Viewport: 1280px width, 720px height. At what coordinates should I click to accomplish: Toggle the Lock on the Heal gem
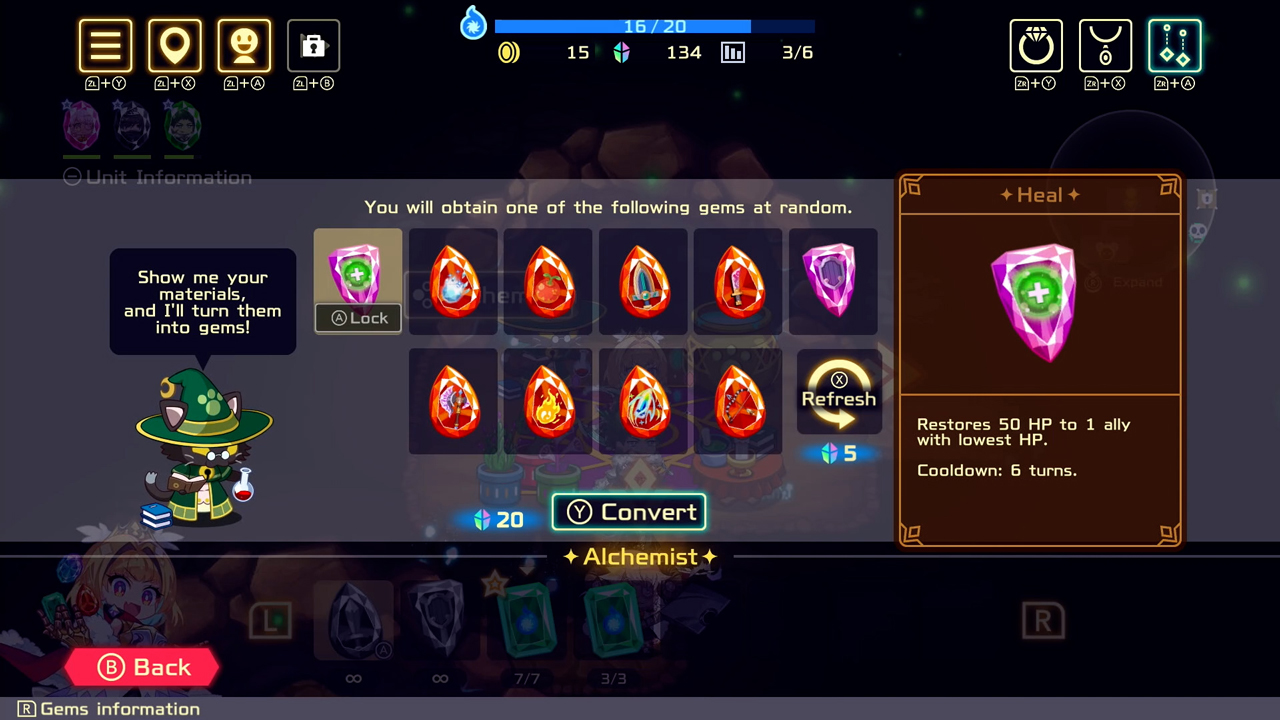357,317
